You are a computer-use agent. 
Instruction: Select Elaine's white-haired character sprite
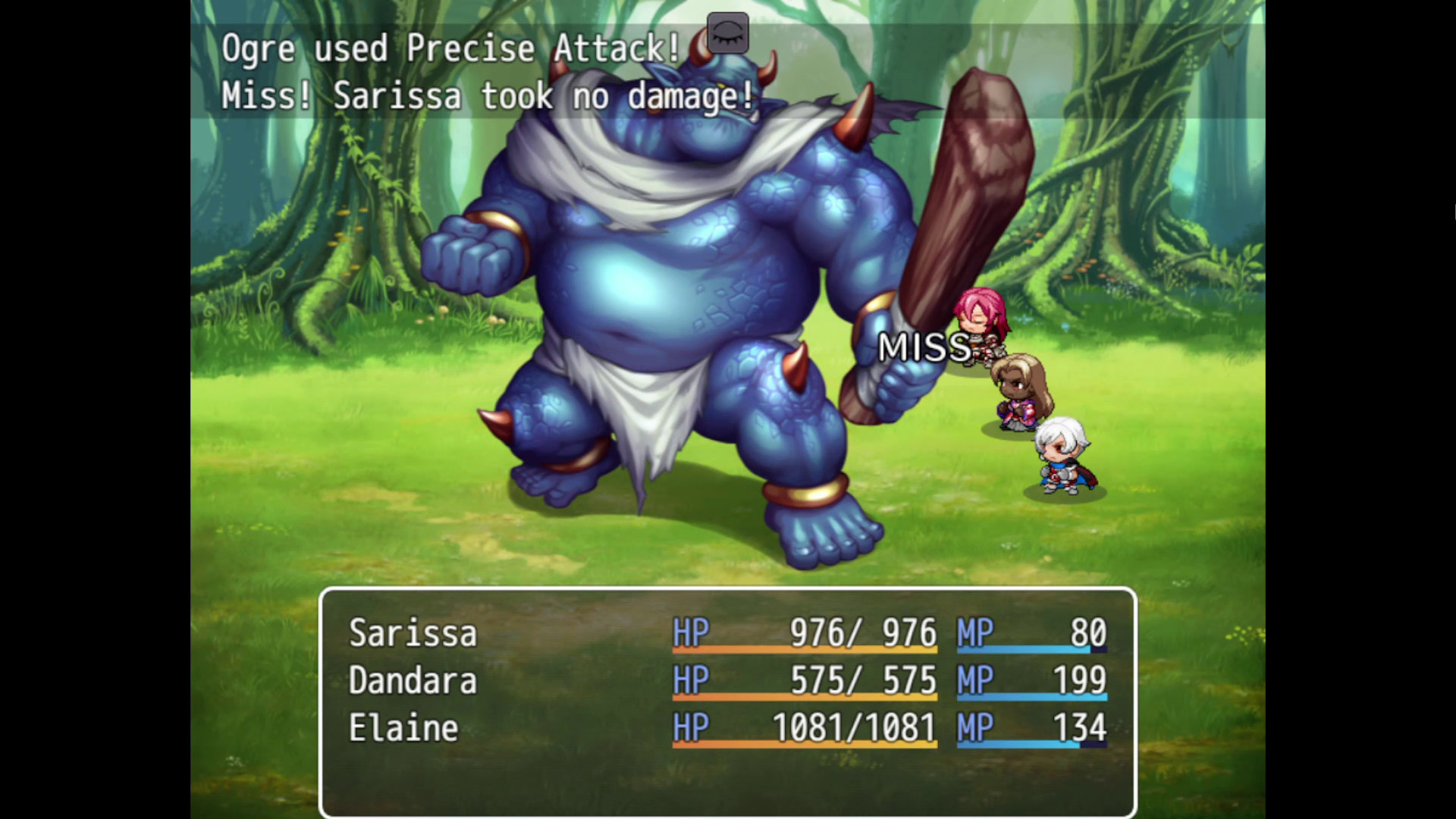[x=1062, y=455]
